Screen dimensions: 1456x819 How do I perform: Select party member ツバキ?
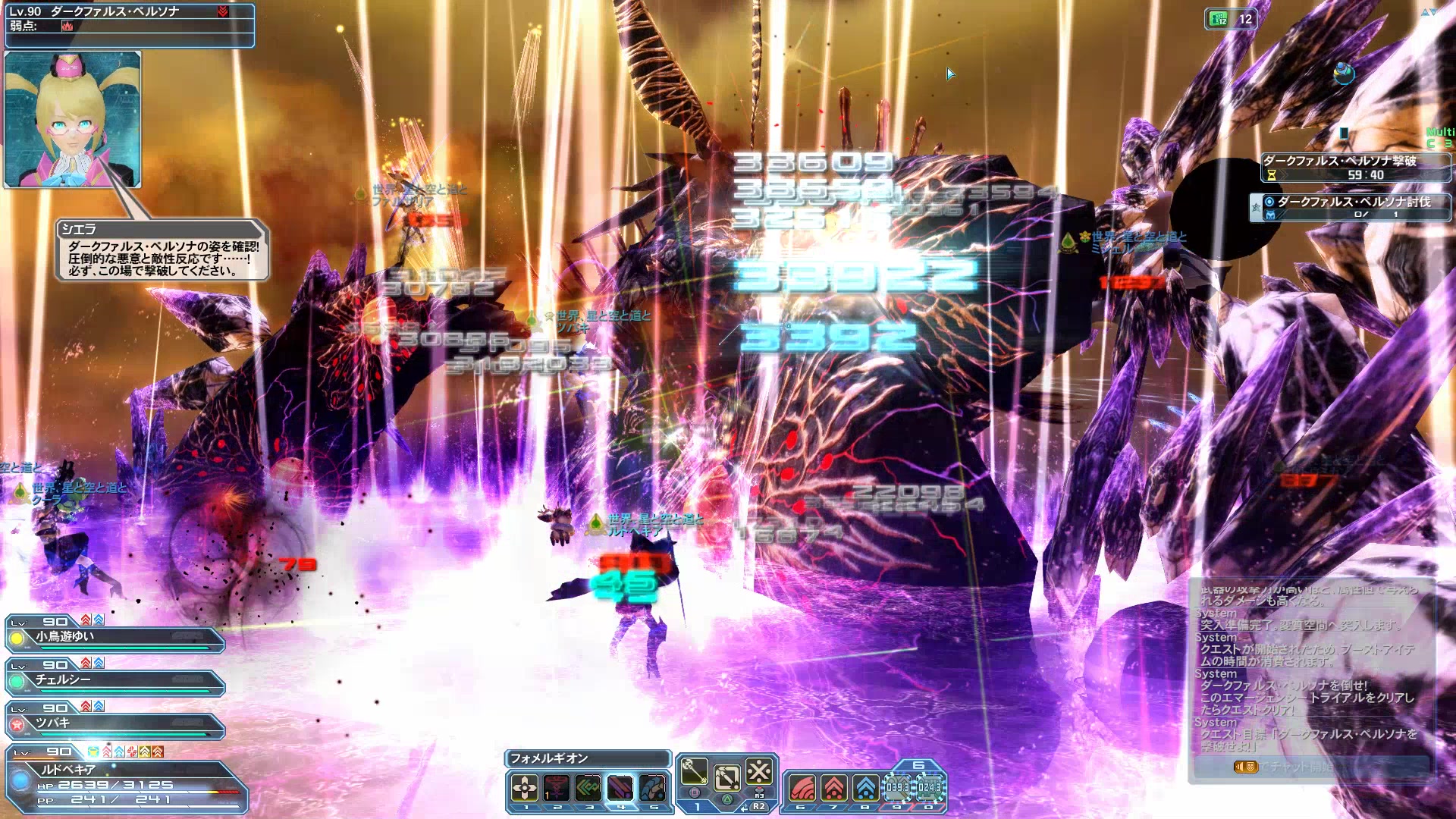[x=115, y=724]
